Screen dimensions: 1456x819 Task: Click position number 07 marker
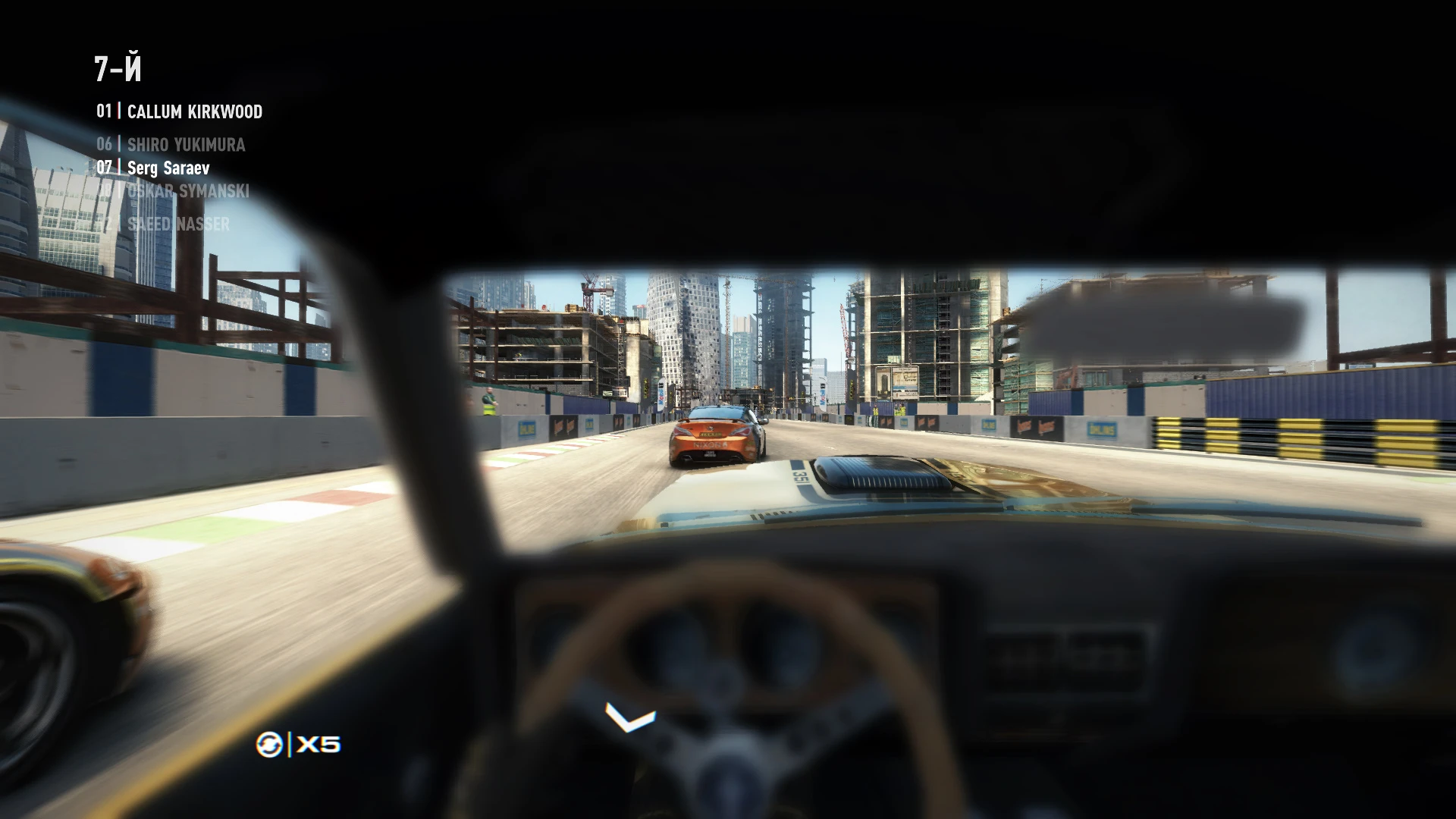click(104, 168)
